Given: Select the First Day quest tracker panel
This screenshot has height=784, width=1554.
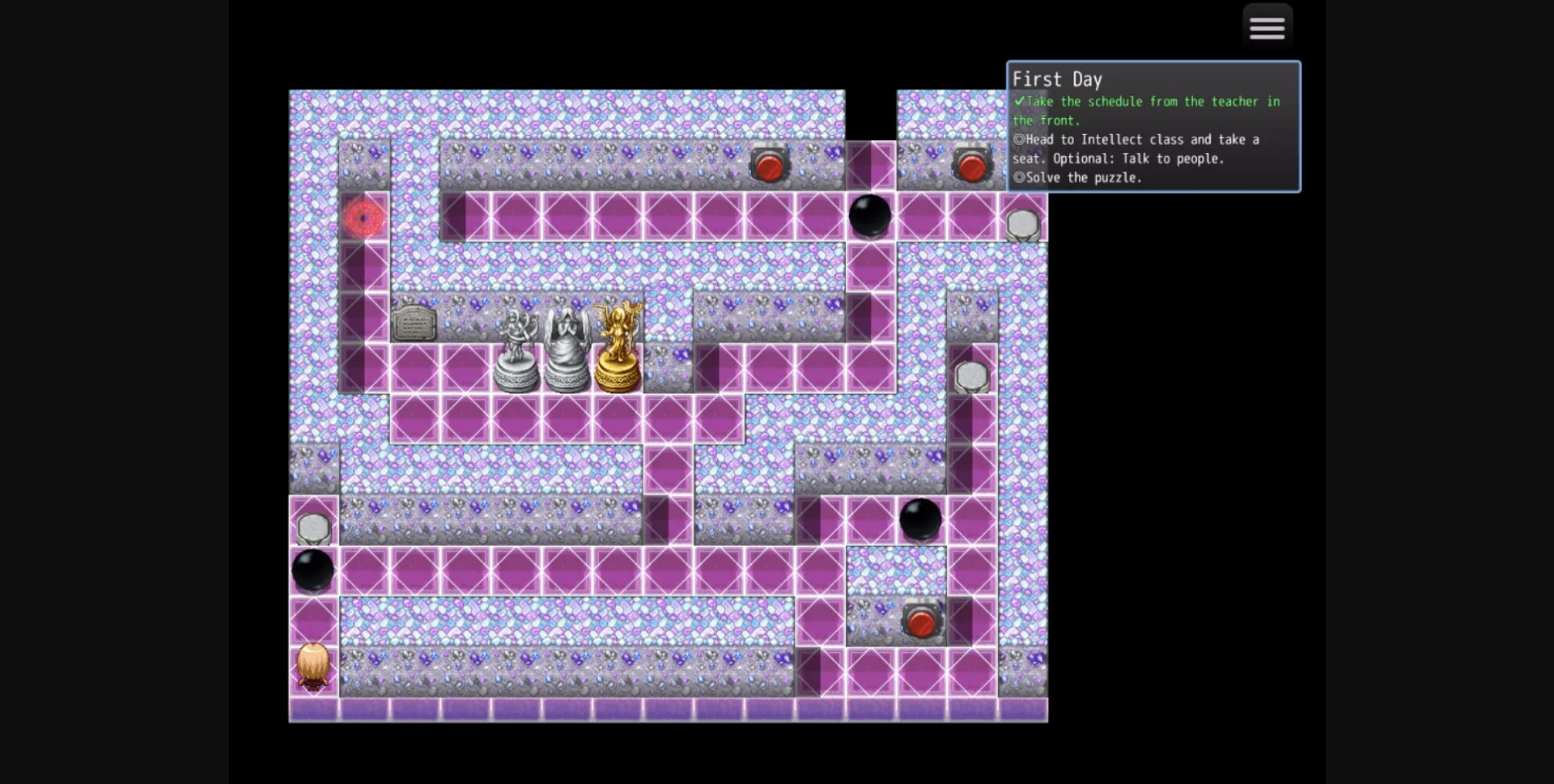Looking at the screenshot, I should pos(1153,127).
